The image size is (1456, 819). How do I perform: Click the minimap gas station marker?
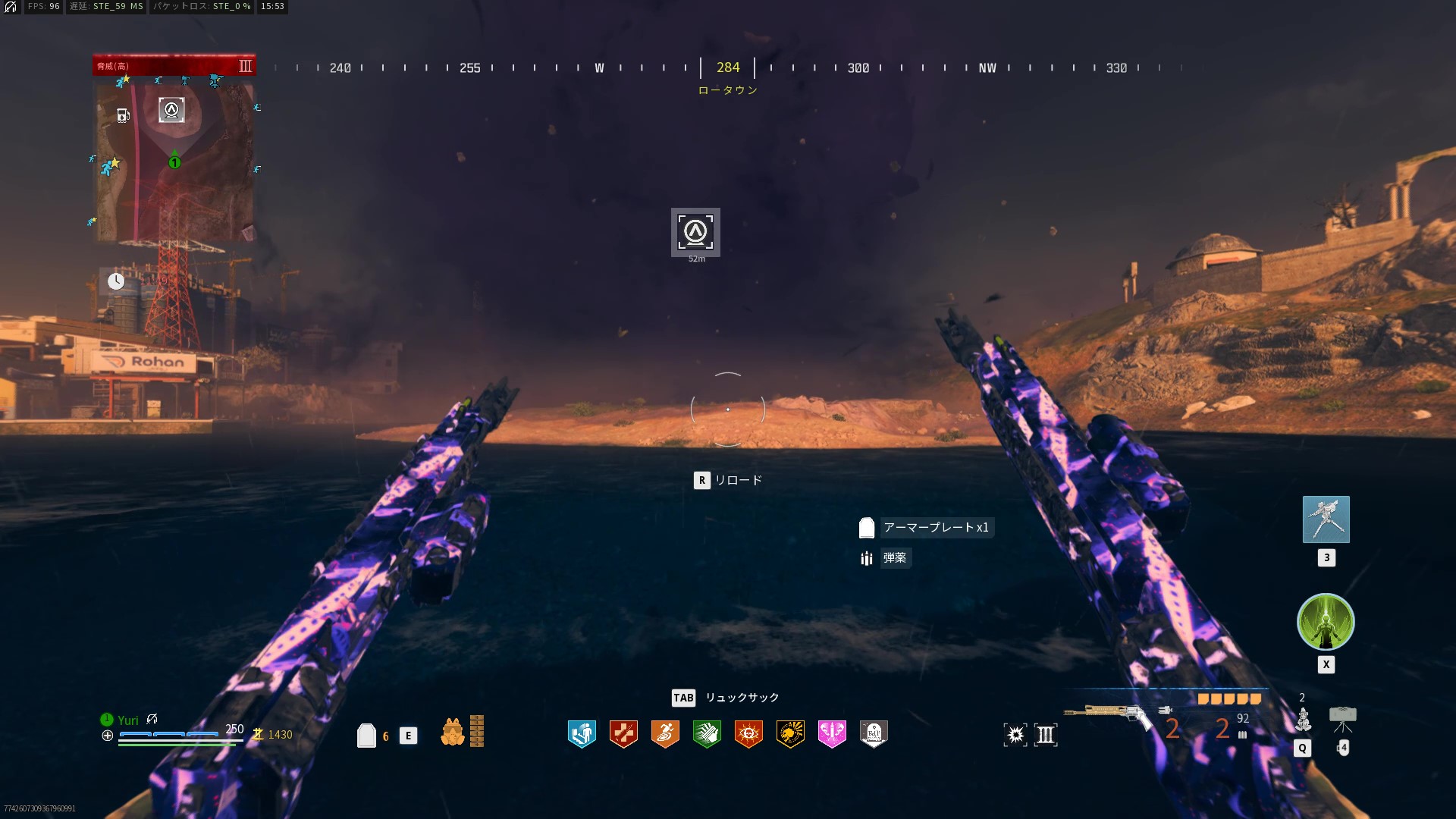123,115
